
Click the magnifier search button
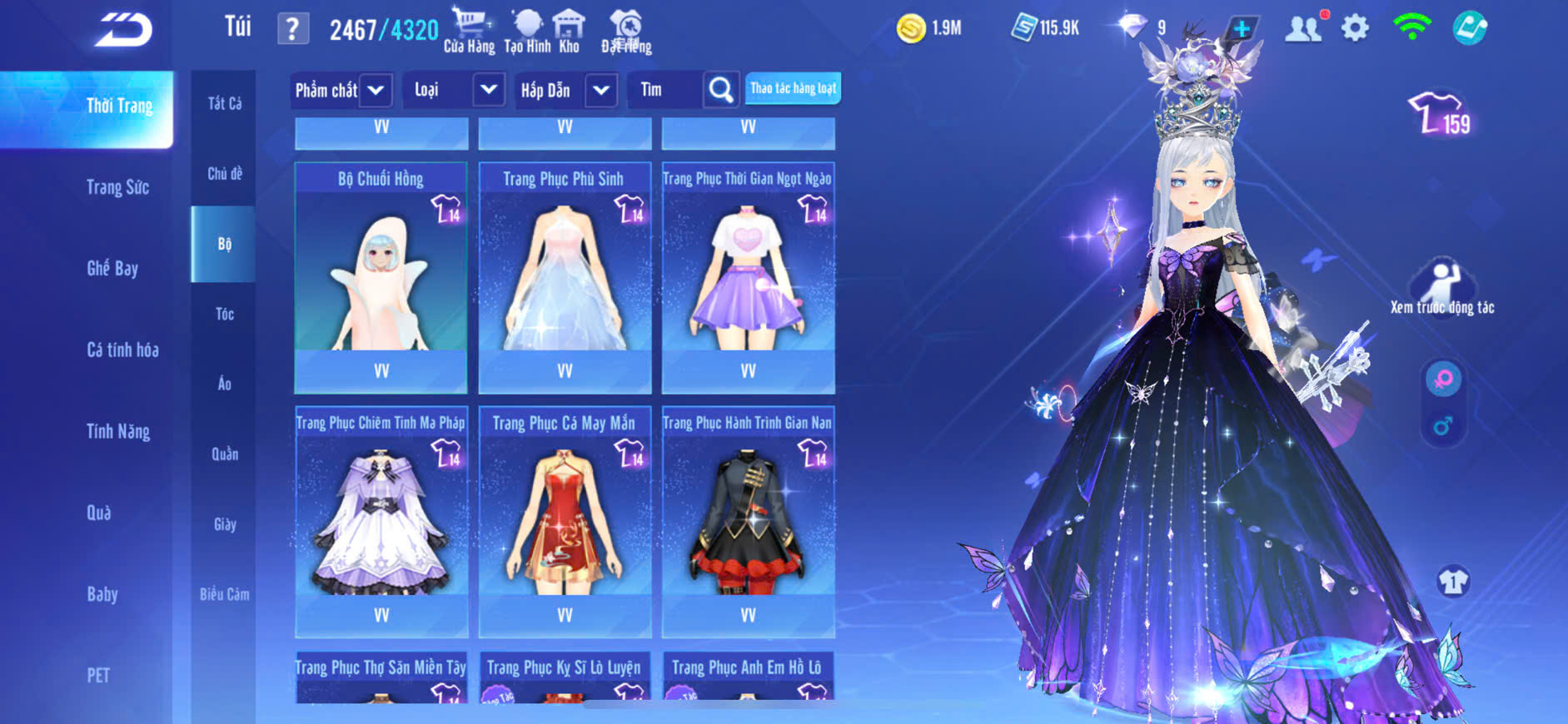click(x=721, y=90)
